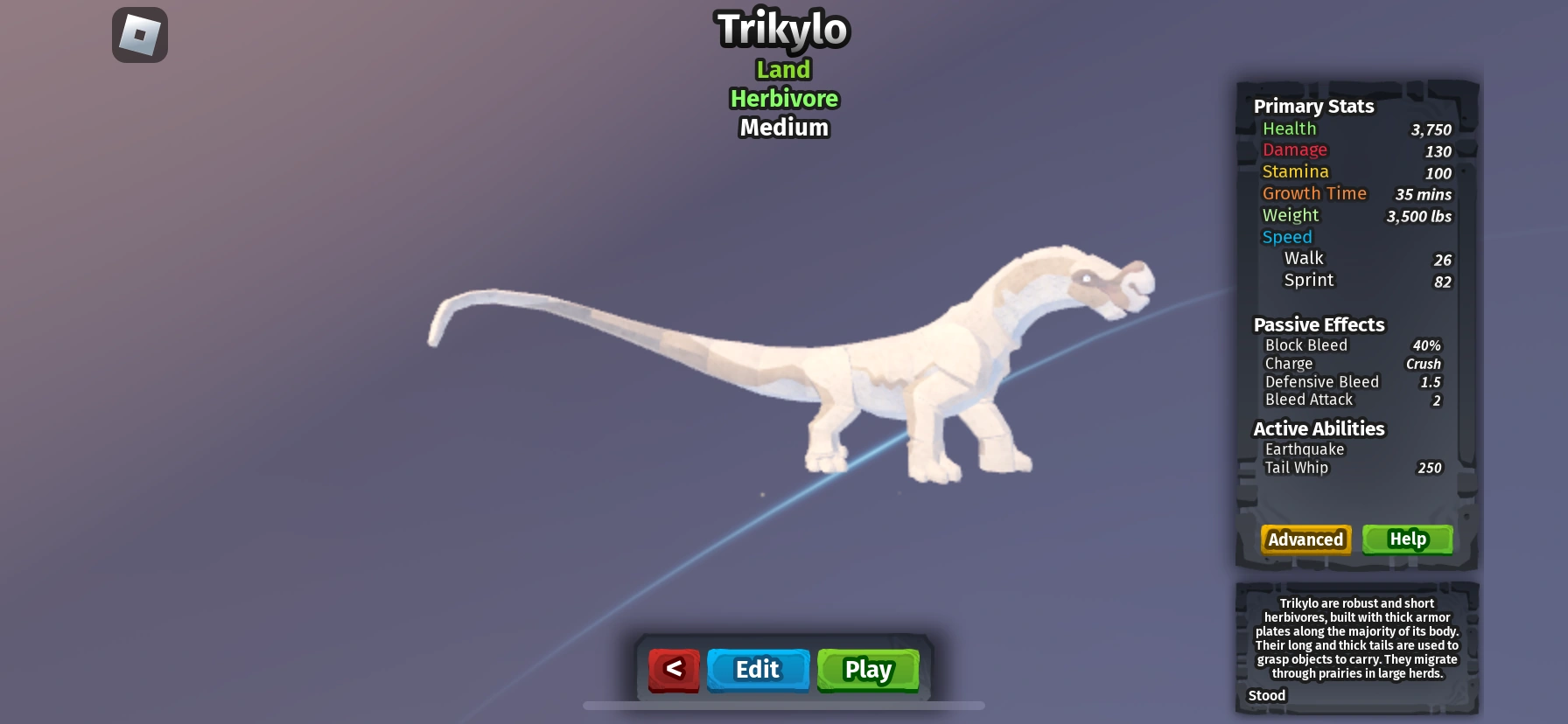This screenshot has height=724, width=1568.
Task: Open the Roblox menu icon
Action: [140, 34]
